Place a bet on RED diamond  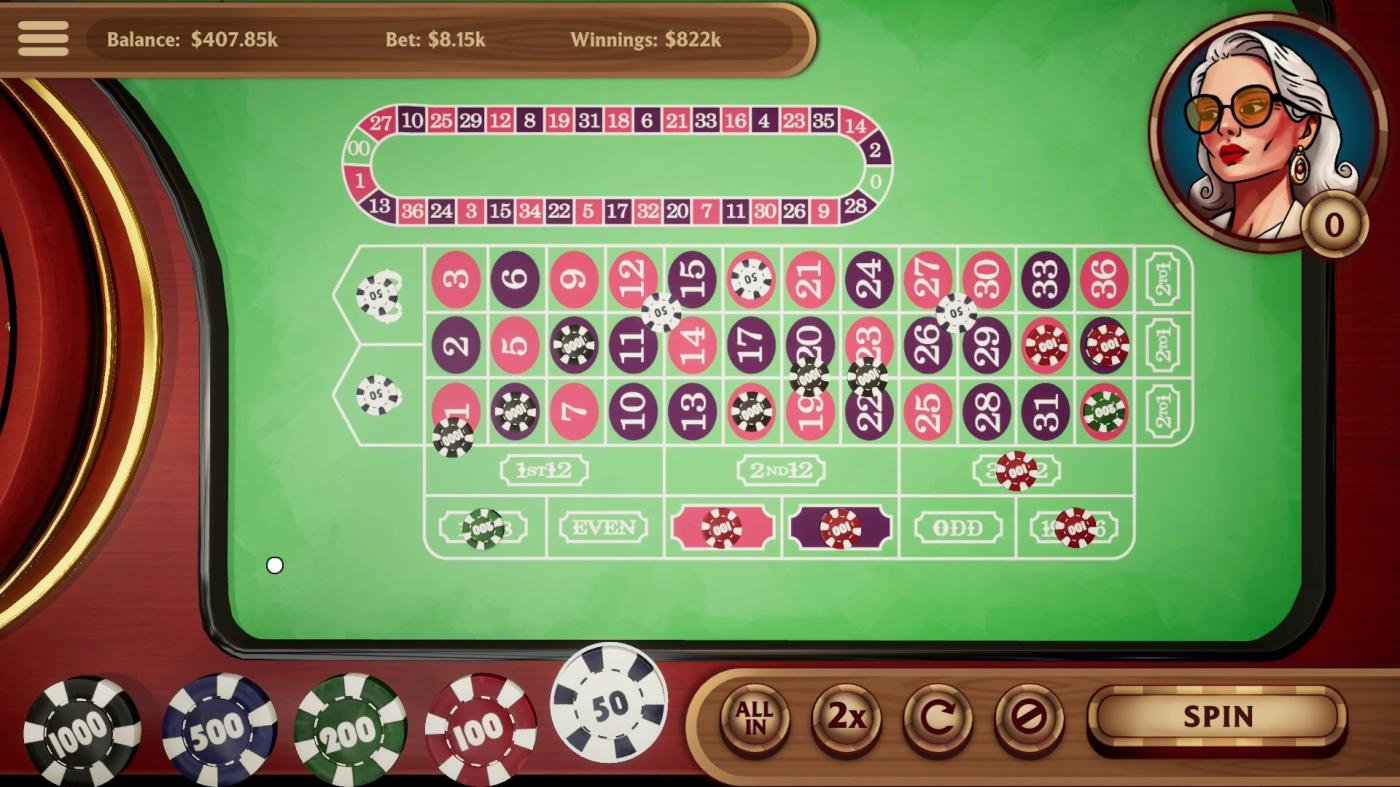(x=723, y=527)
